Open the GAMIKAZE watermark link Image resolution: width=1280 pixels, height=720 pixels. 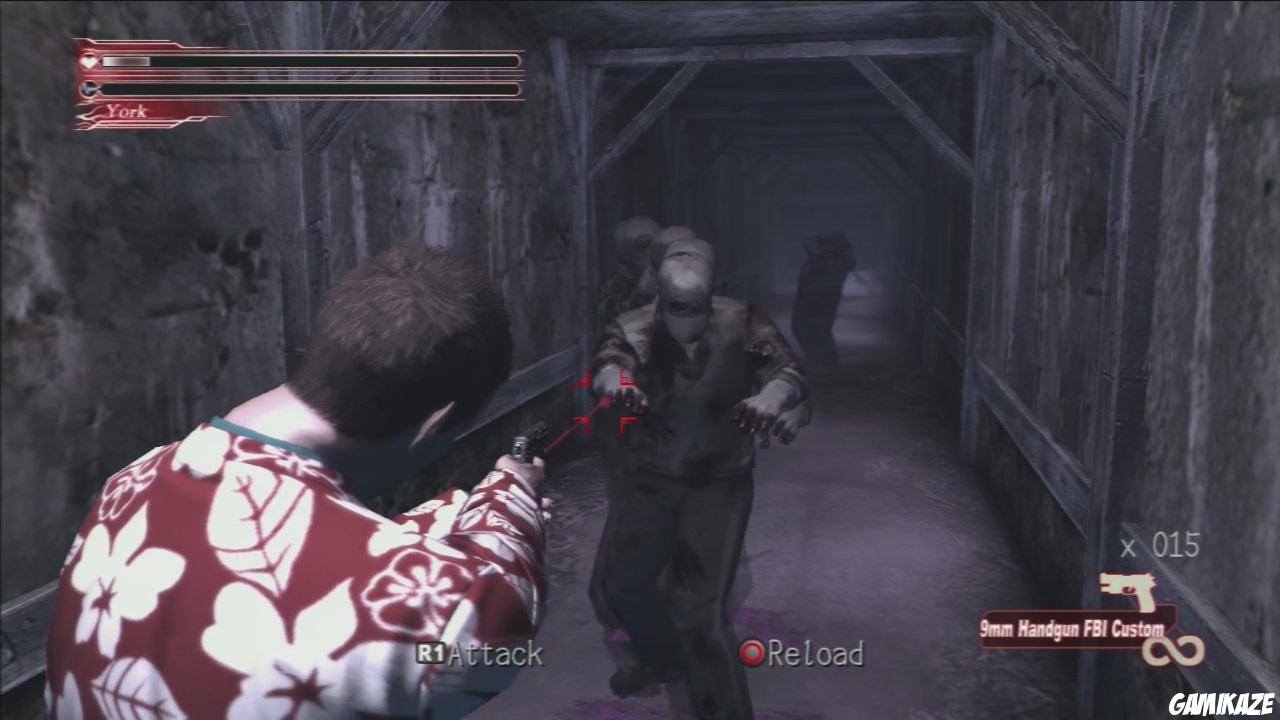[1222, 704]
